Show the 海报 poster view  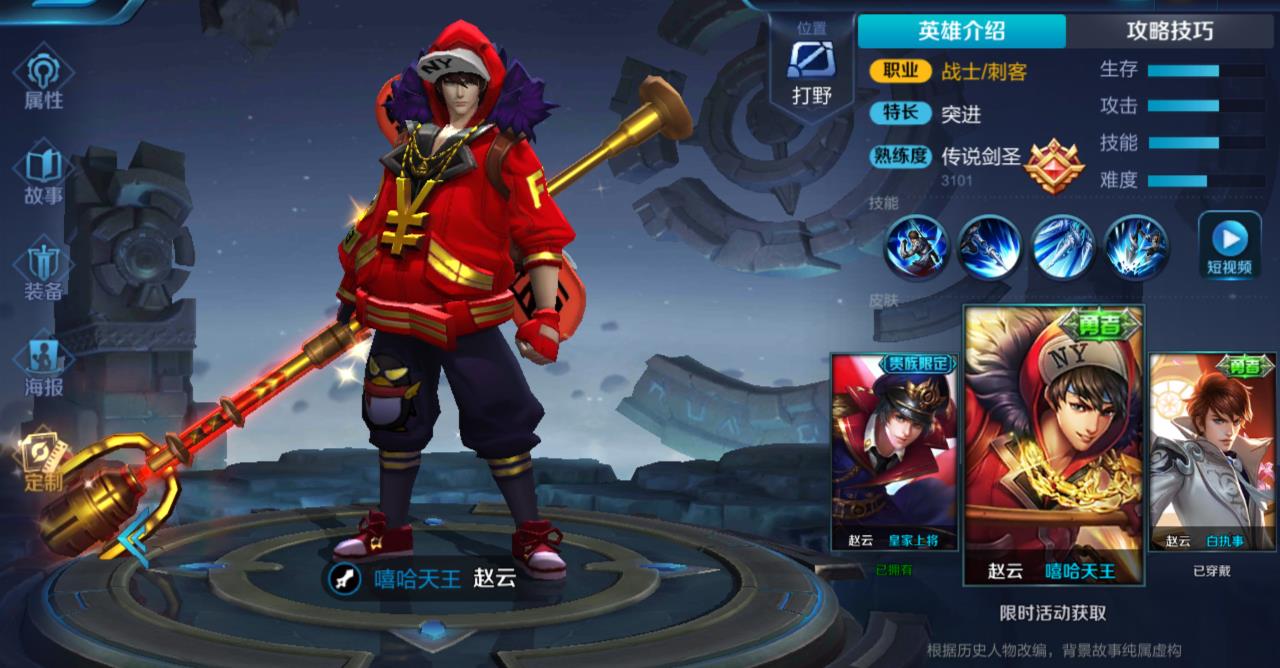click(x=44, y=366)
